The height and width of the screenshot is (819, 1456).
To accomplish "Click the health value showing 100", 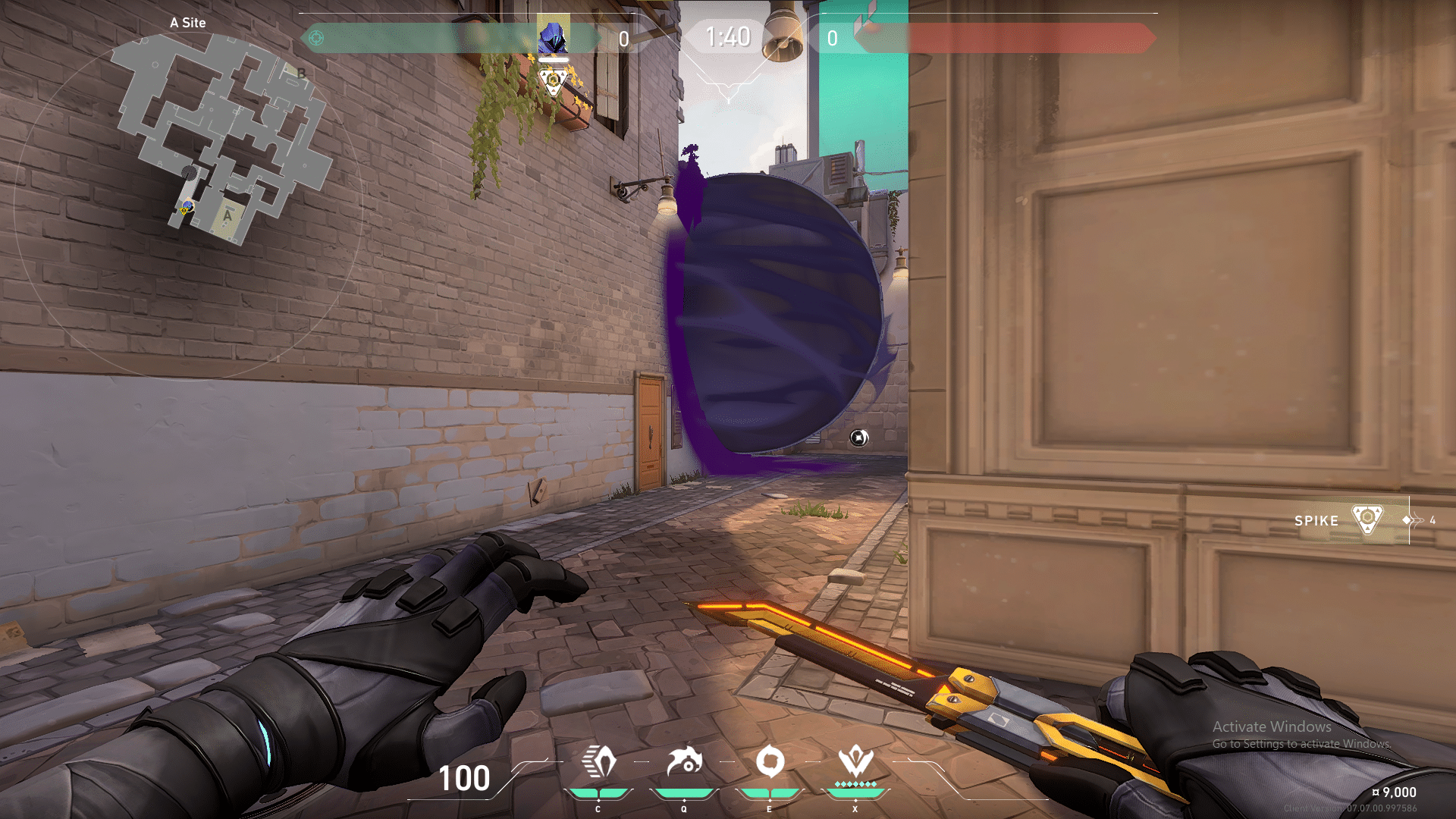I will click(x=463, y=779).
